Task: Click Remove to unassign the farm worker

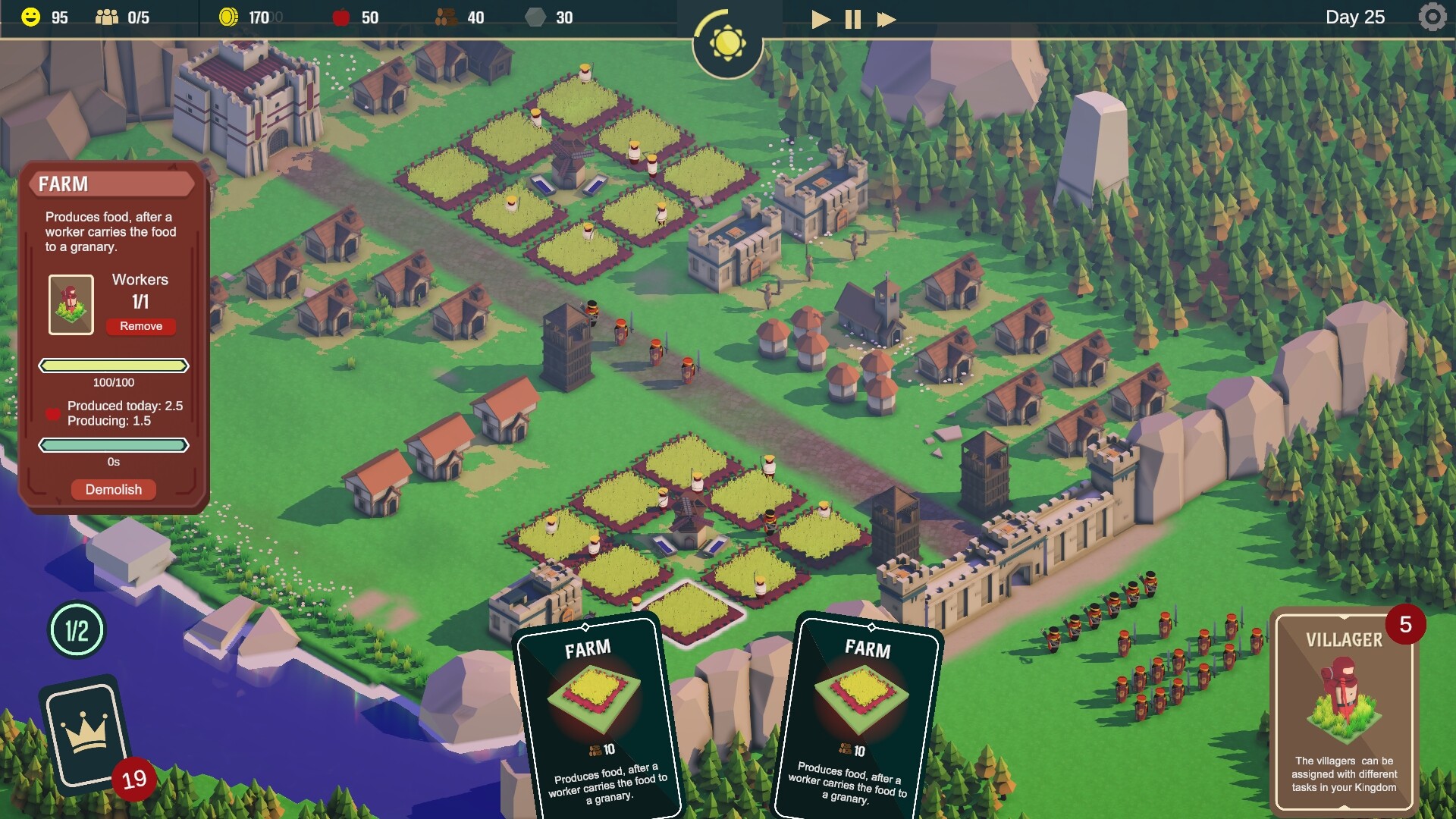Action: (141, 326)
